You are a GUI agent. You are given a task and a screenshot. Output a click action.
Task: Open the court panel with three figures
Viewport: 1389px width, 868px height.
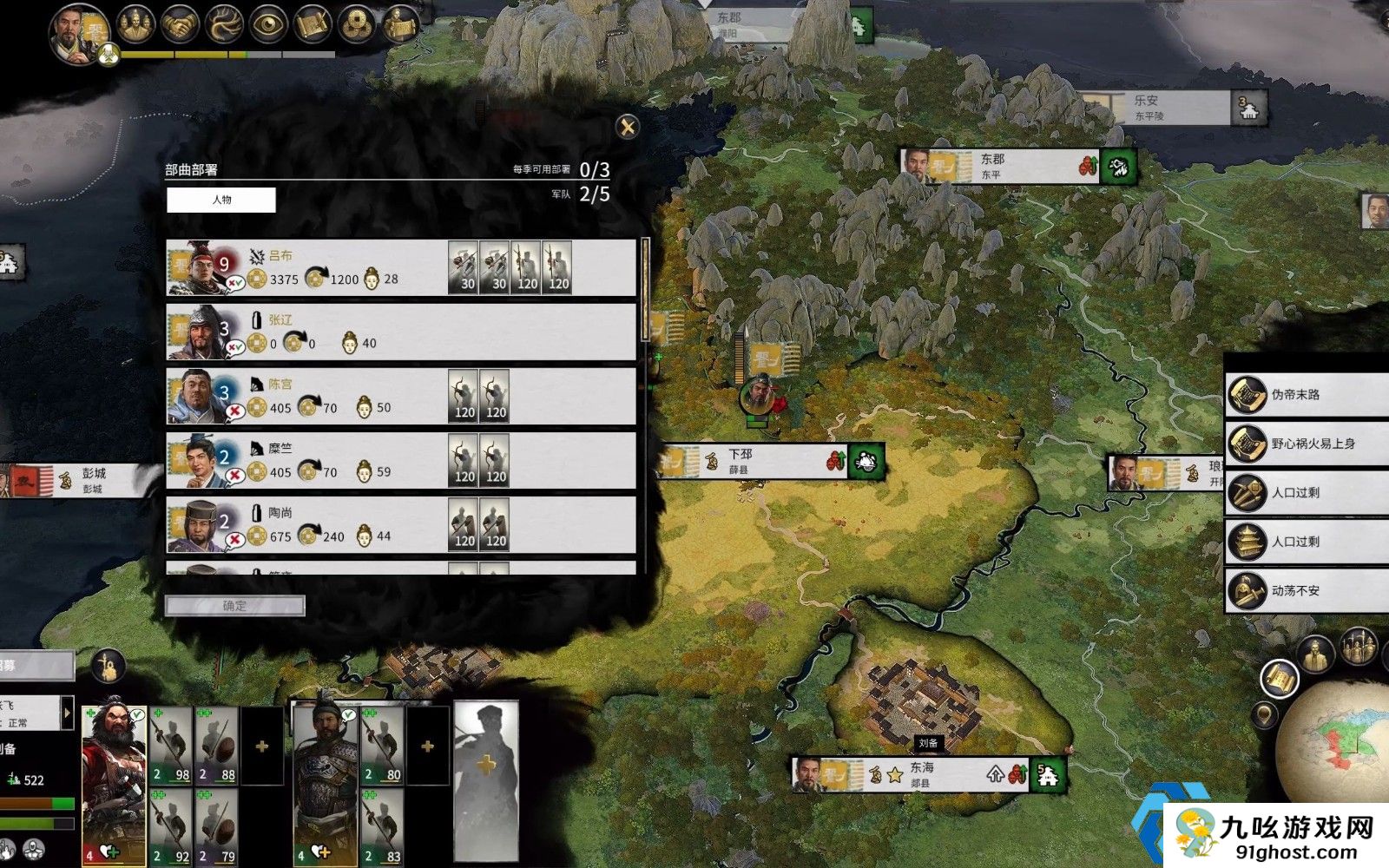pos(136,25)
